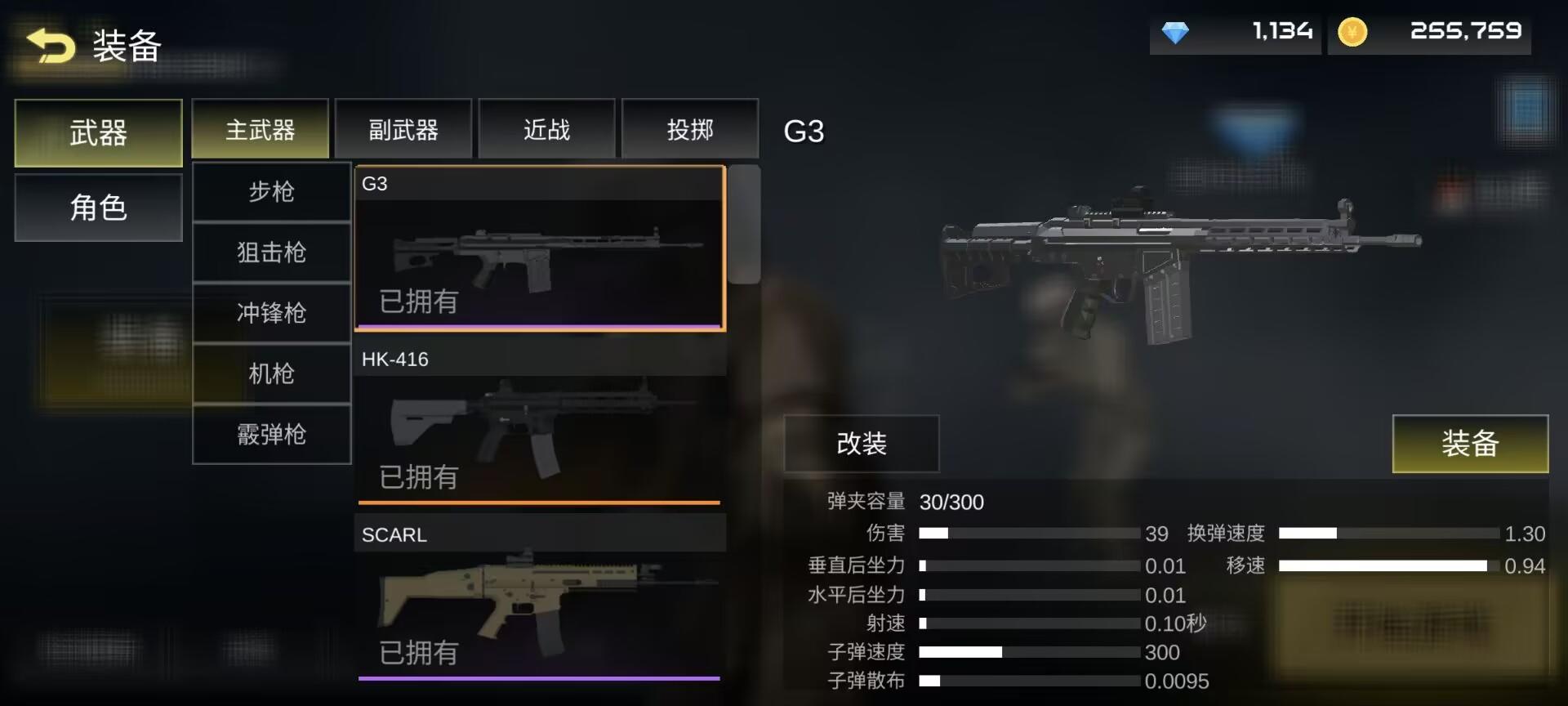Expand the 霰弹枪 weapon list
Image resolution: width=1568 pixels, height=706 pixels.
point(271,435)
